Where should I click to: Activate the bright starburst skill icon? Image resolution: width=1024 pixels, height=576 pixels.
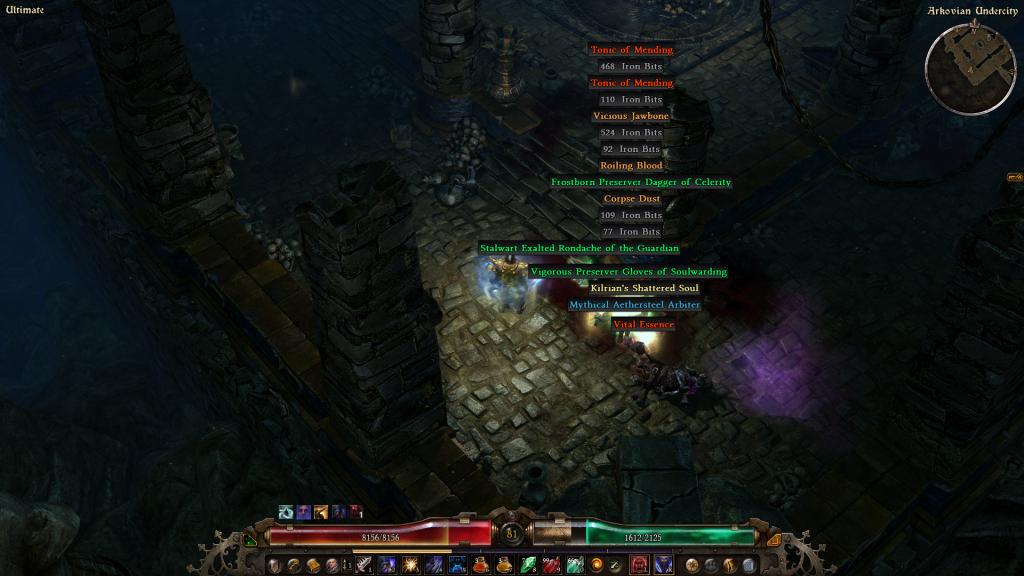(x=410, y=566)
